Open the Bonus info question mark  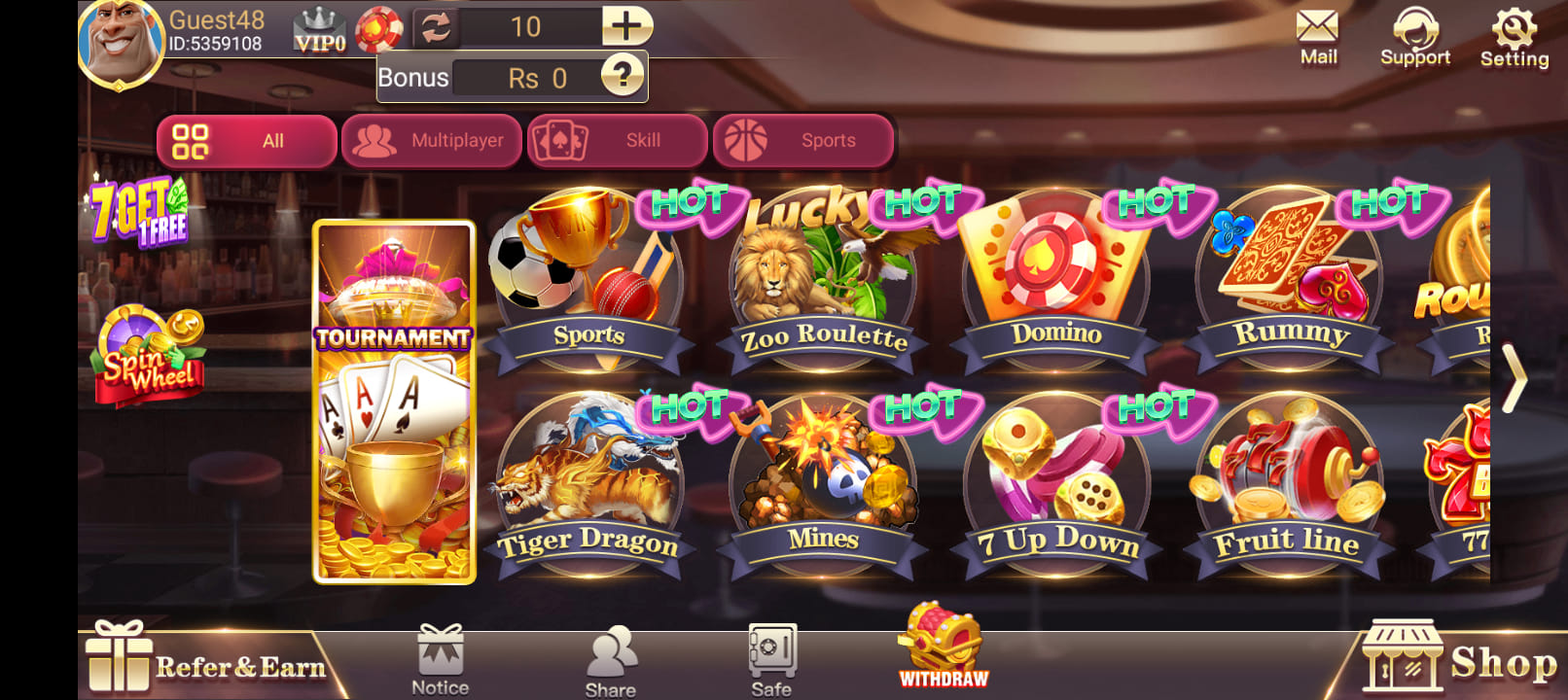[624, 77]
